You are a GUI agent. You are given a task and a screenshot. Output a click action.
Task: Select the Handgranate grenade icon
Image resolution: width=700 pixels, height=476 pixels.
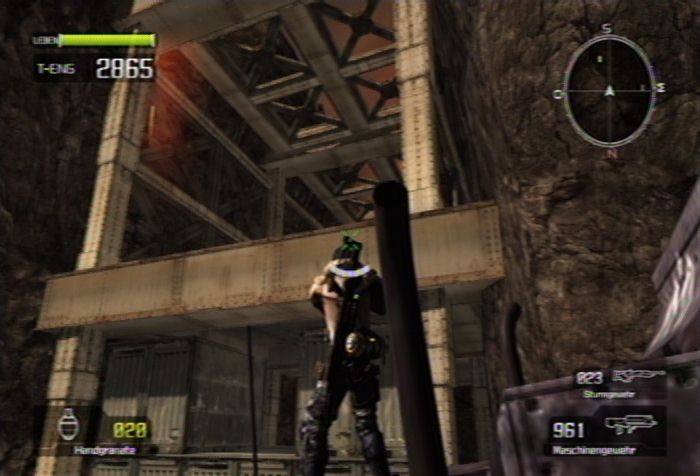(x=68, y=424)
